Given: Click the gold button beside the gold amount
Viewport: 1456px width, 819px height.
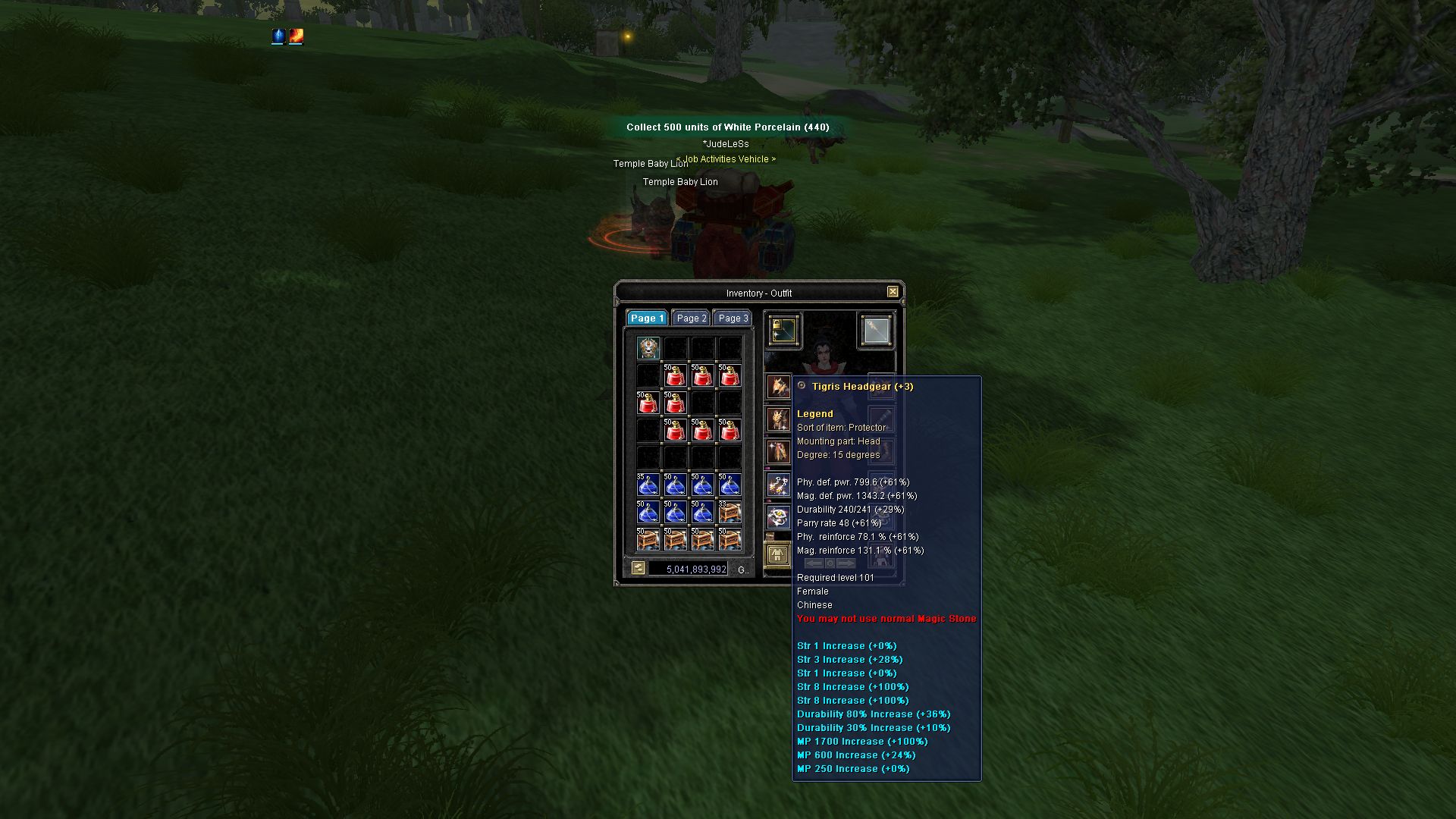Looking at the screenshot, I should [x=639, y=568].
